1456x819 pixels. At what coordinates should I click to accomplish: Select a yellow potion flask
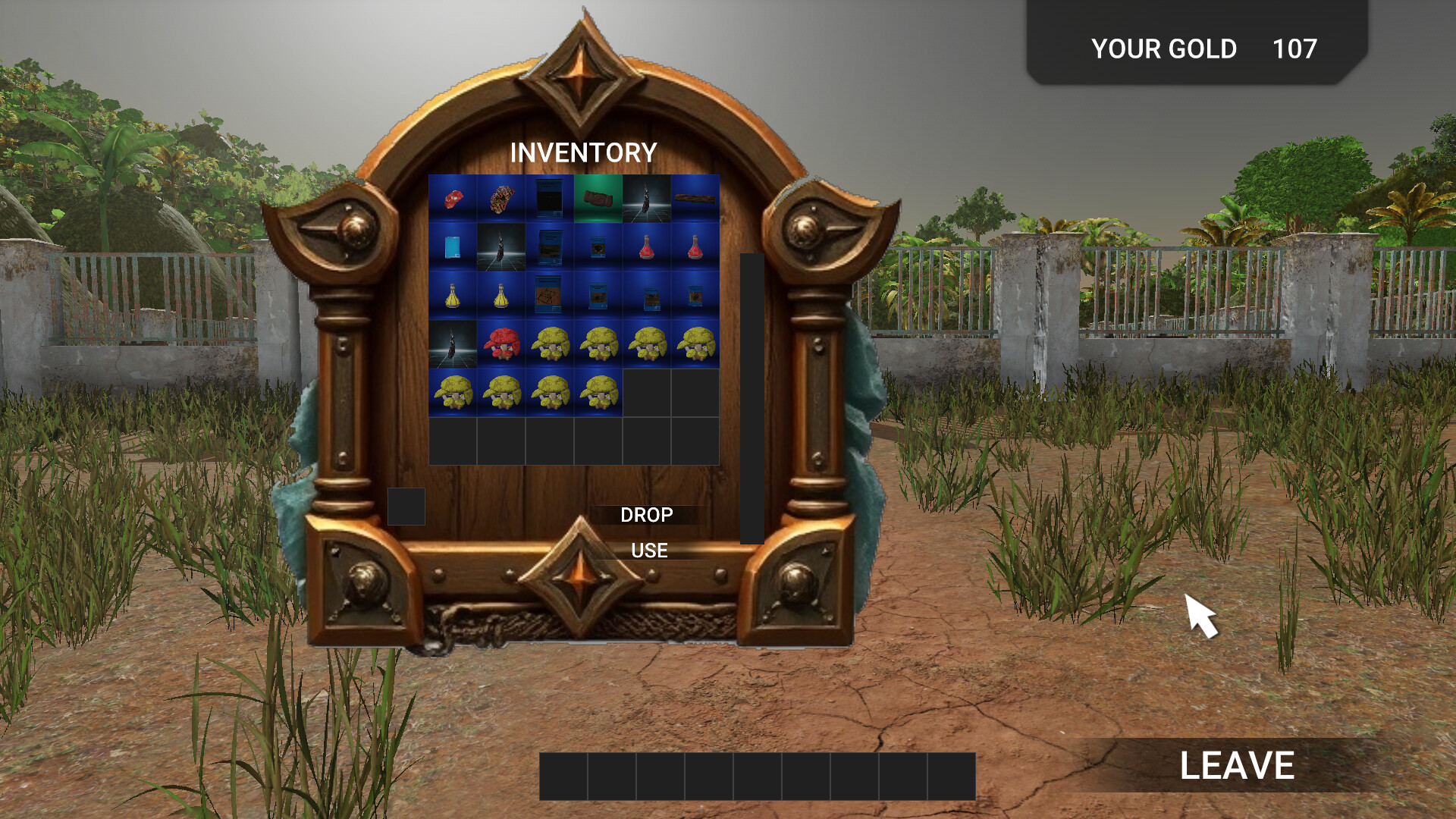[454, 297]
